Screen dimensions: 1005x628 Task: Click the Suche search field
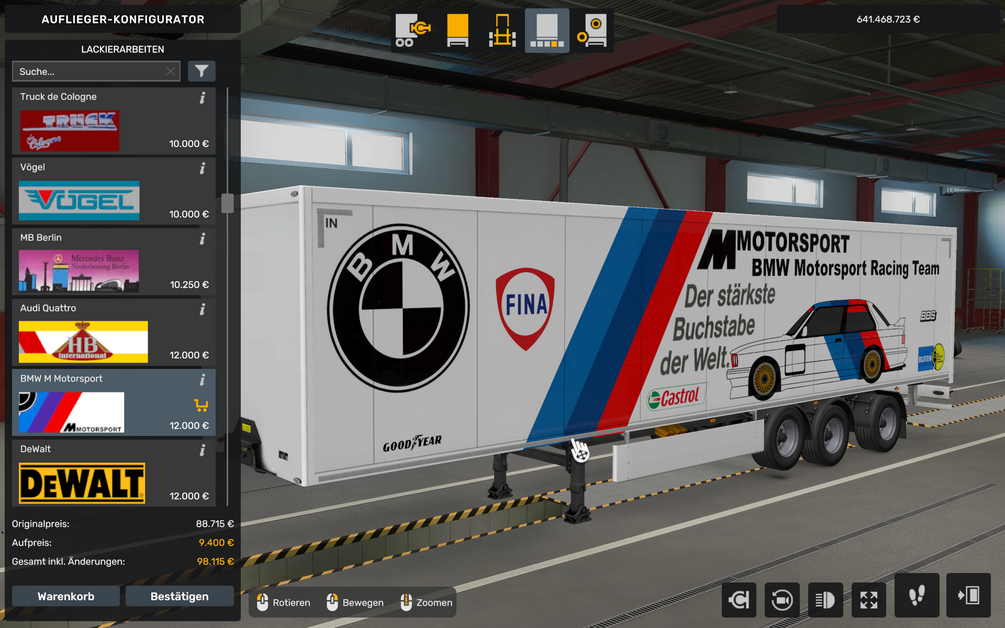(88, 71)
